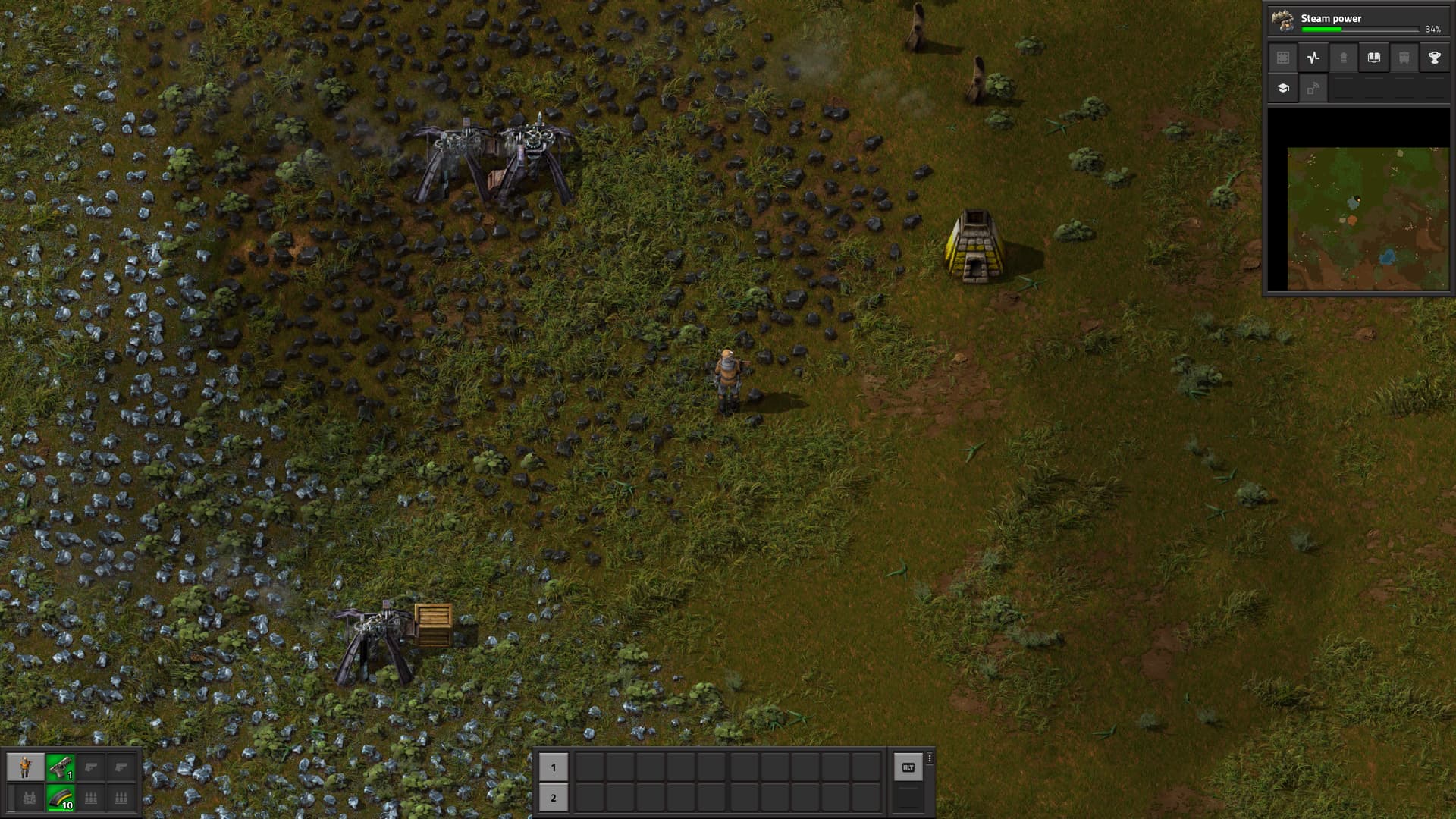Click the minimap terrain view
The height and width of the screenshot is (819, 1456).
click(x=1367, y=218)
